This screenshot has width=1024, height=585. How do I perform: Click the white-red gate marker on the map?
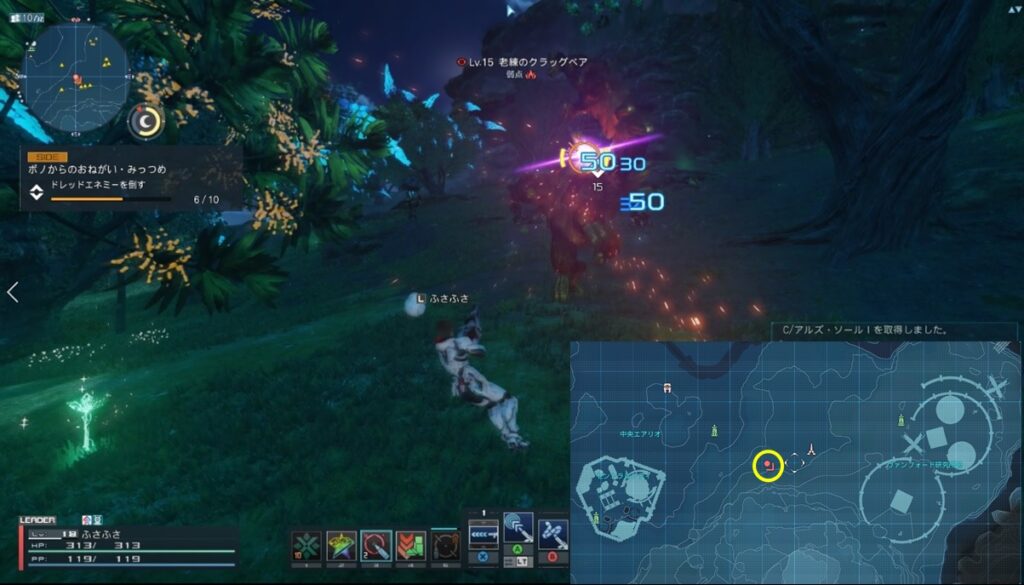tap(667, 387)
